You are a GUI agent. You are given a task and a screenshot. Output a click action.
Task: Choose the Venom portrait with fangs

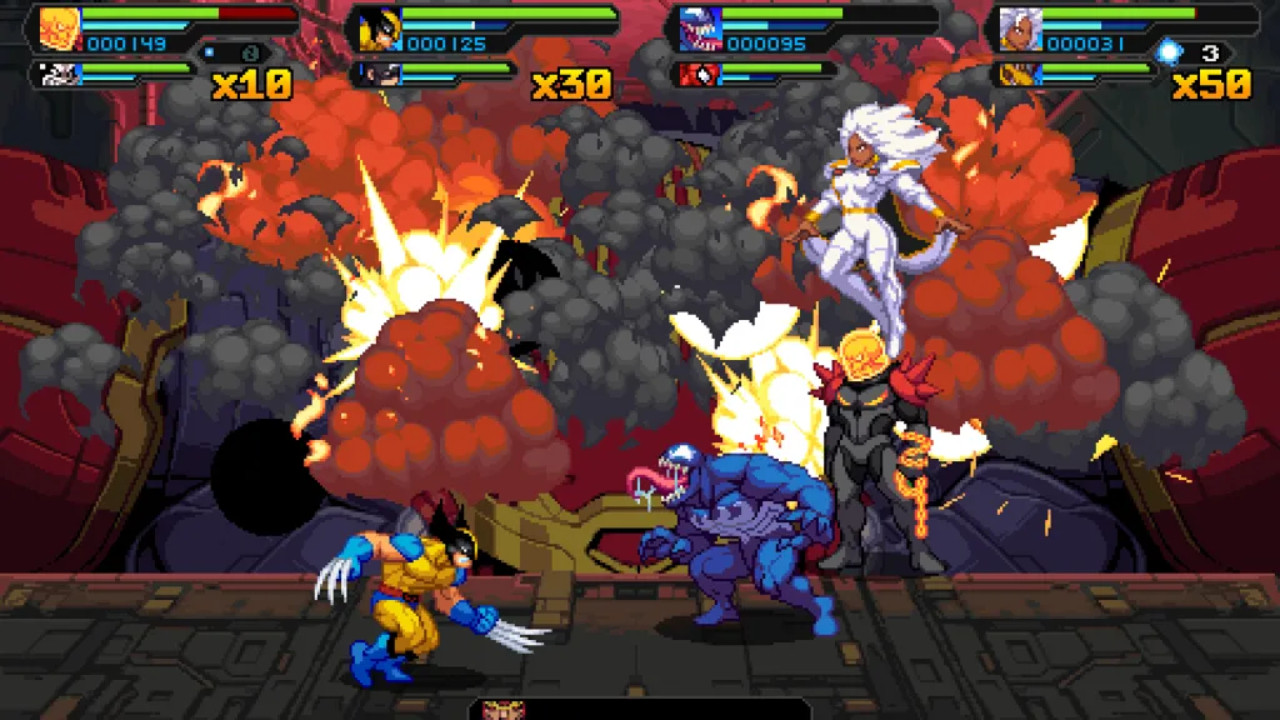coord(701,29)
